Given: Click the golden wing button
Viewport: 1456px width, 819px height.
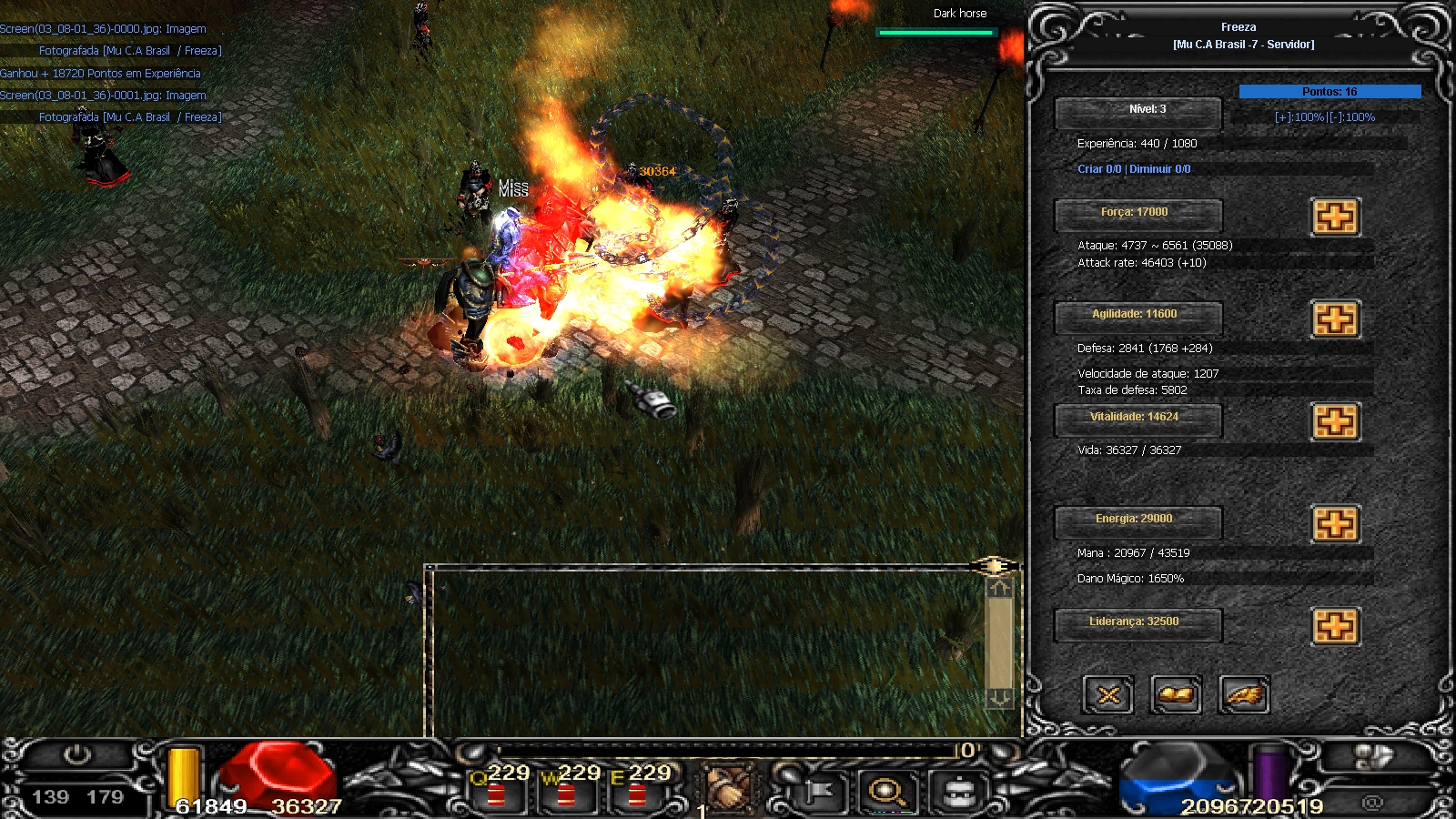Looking at the screenshot, I should click(1243, 696).
